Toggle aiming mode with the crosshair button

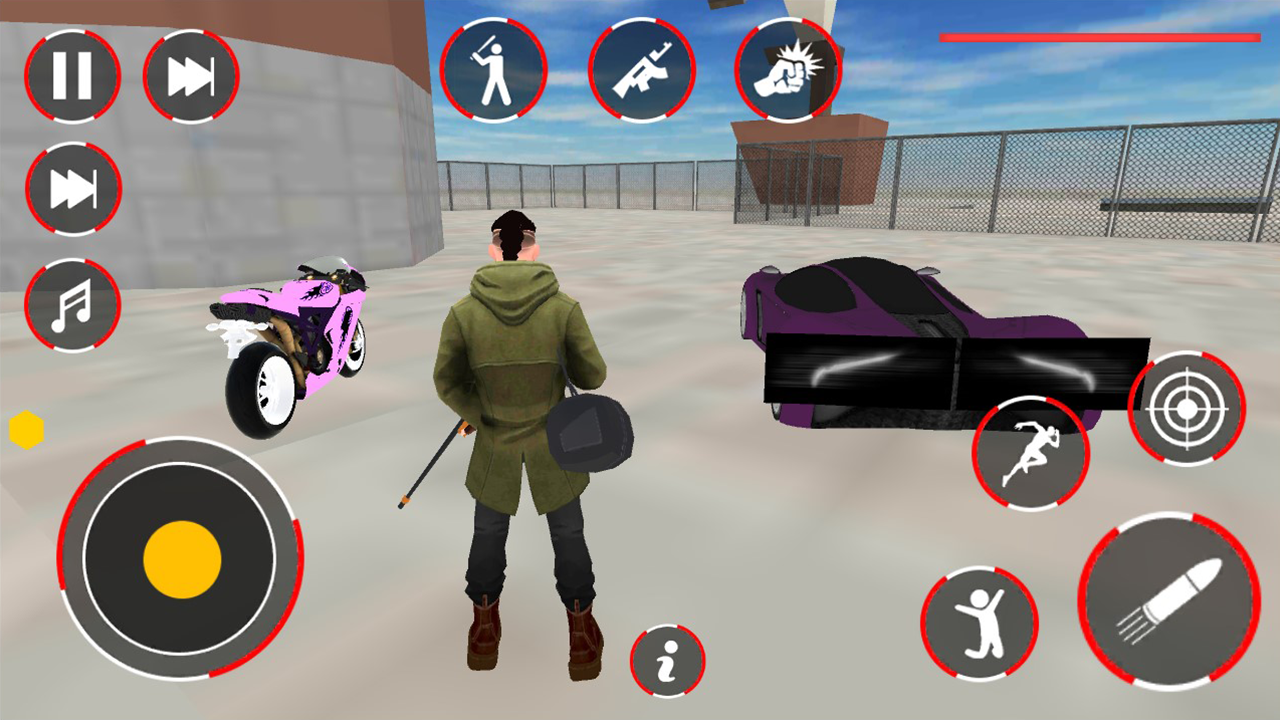point(1186,406)
